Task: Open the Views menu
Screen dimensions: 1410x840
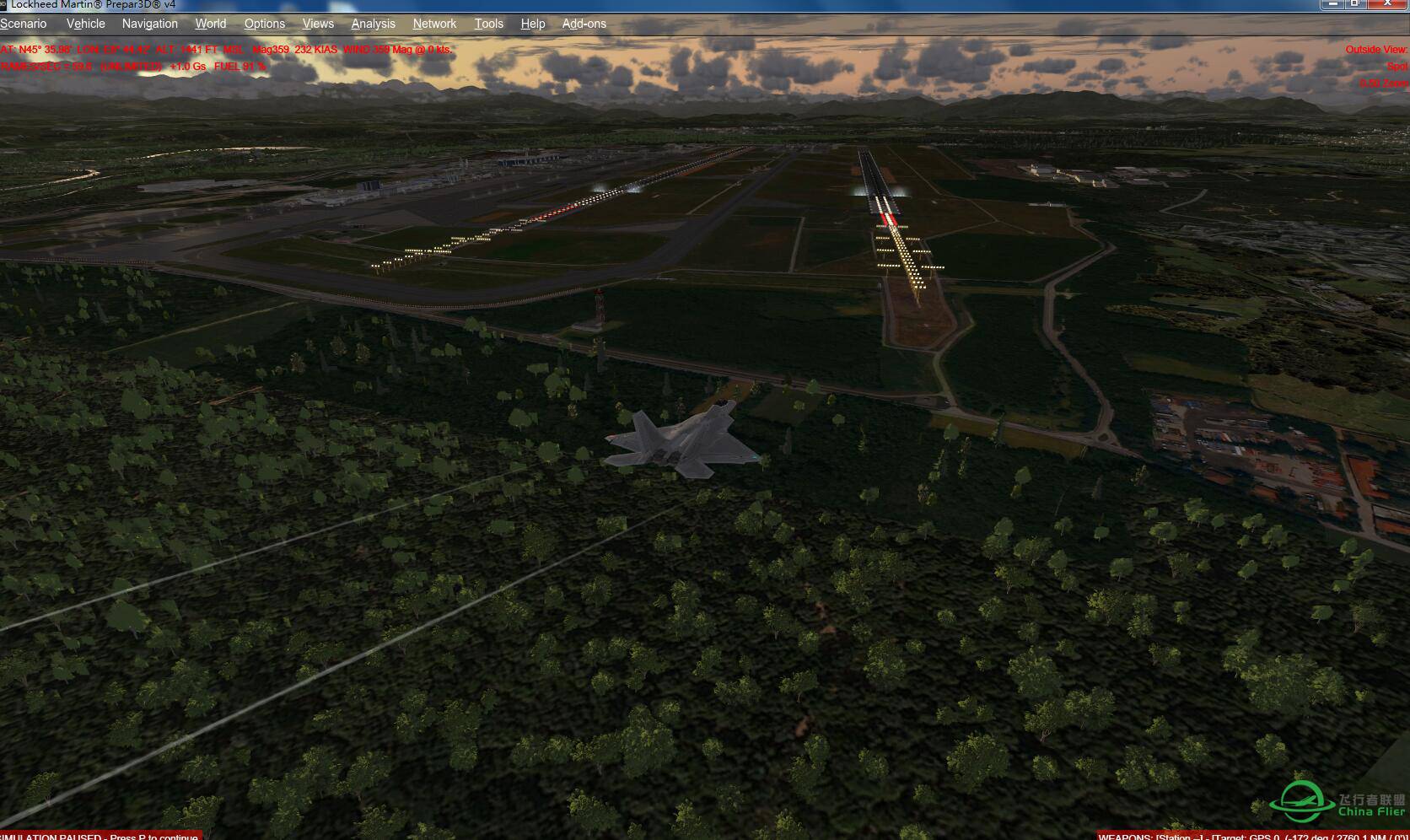Action: click(317, 24)
